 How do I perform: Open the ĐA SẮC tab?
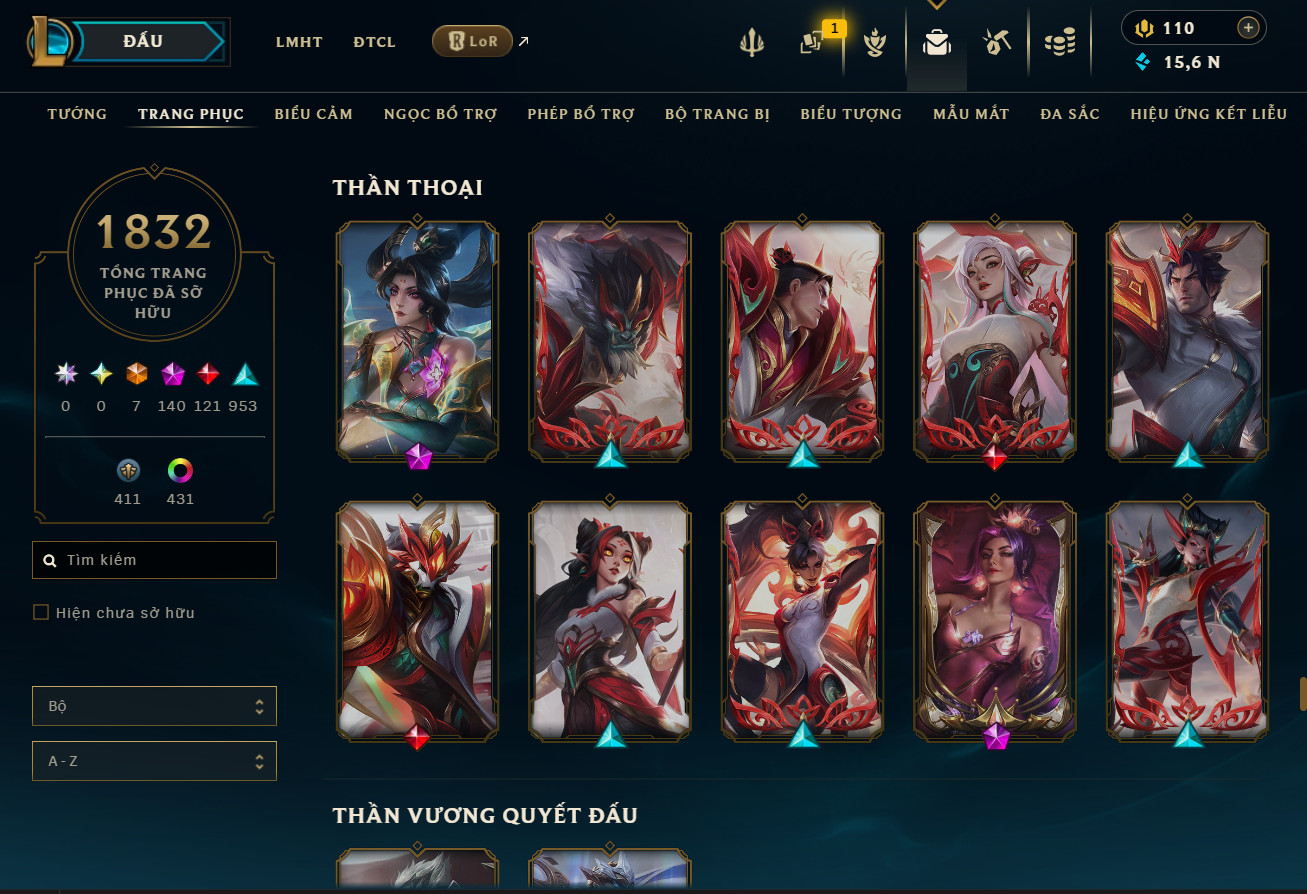[1069, 114]
